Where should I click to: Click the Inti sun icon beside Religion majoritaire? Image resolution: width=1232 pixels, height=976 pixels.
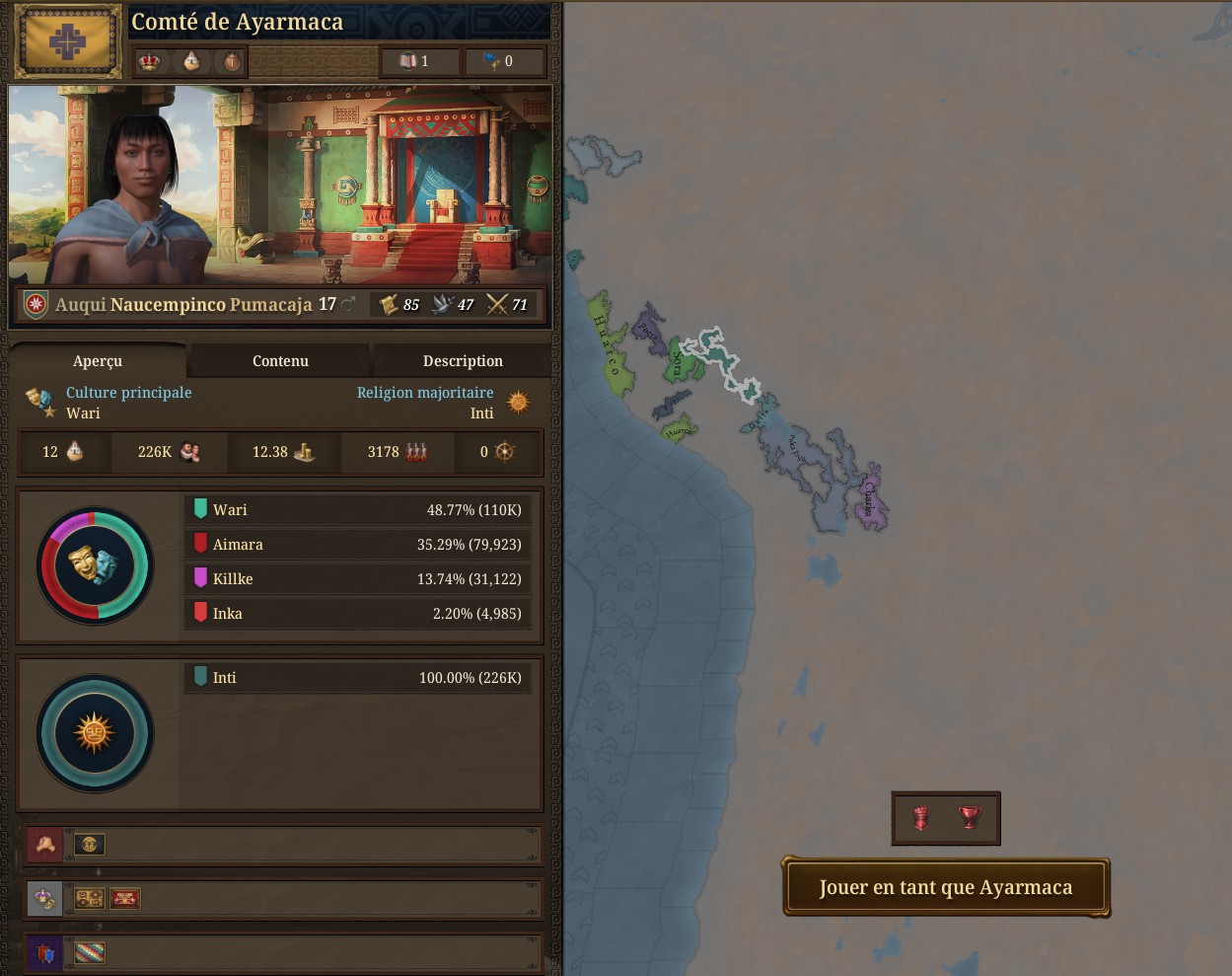(x=518, y=402)
